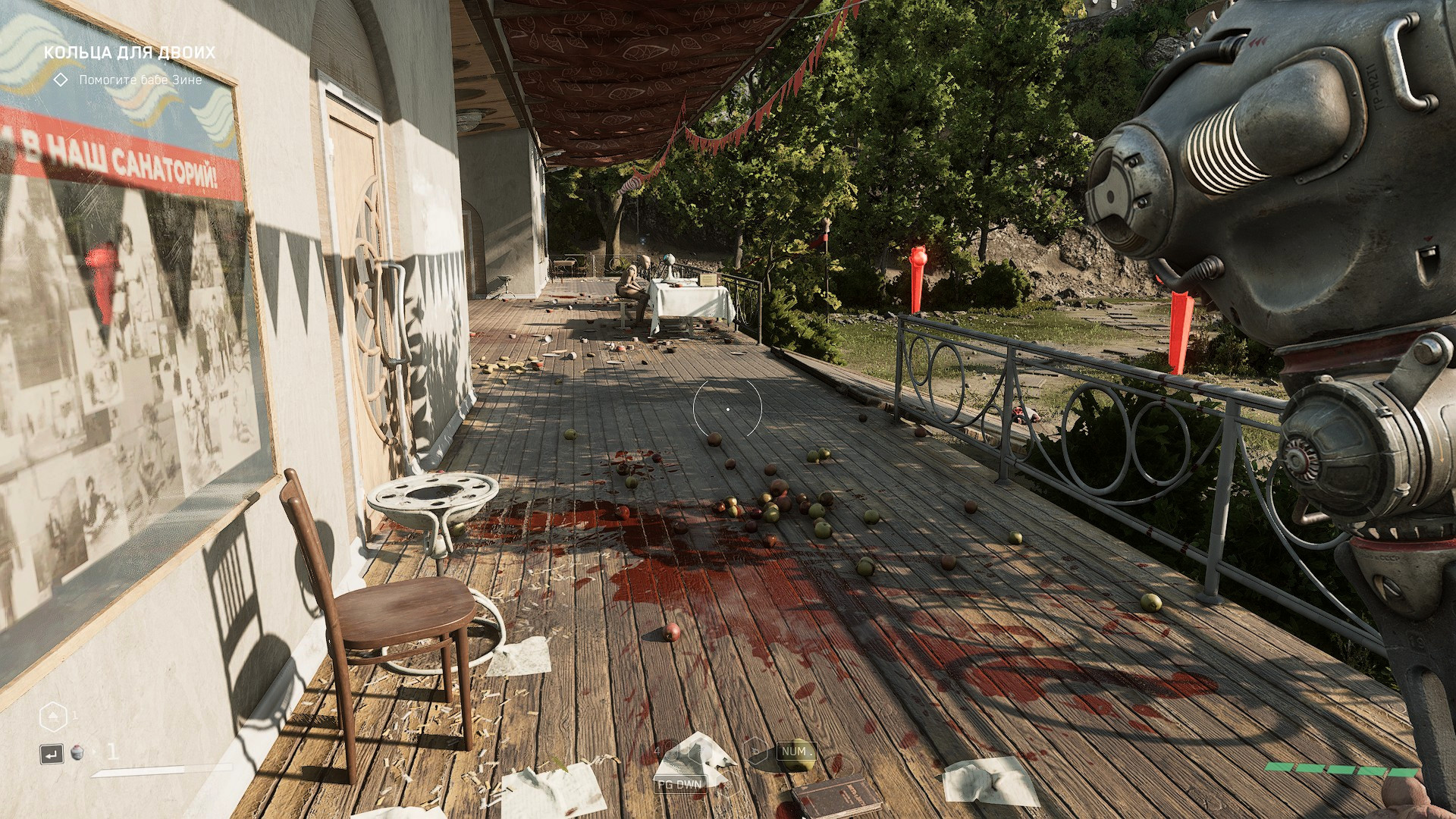Open the "Кольца для двоих" quest tracker
Image resolution: width=1456 pixels, height=819 pixels.
[x=129, y=52]
